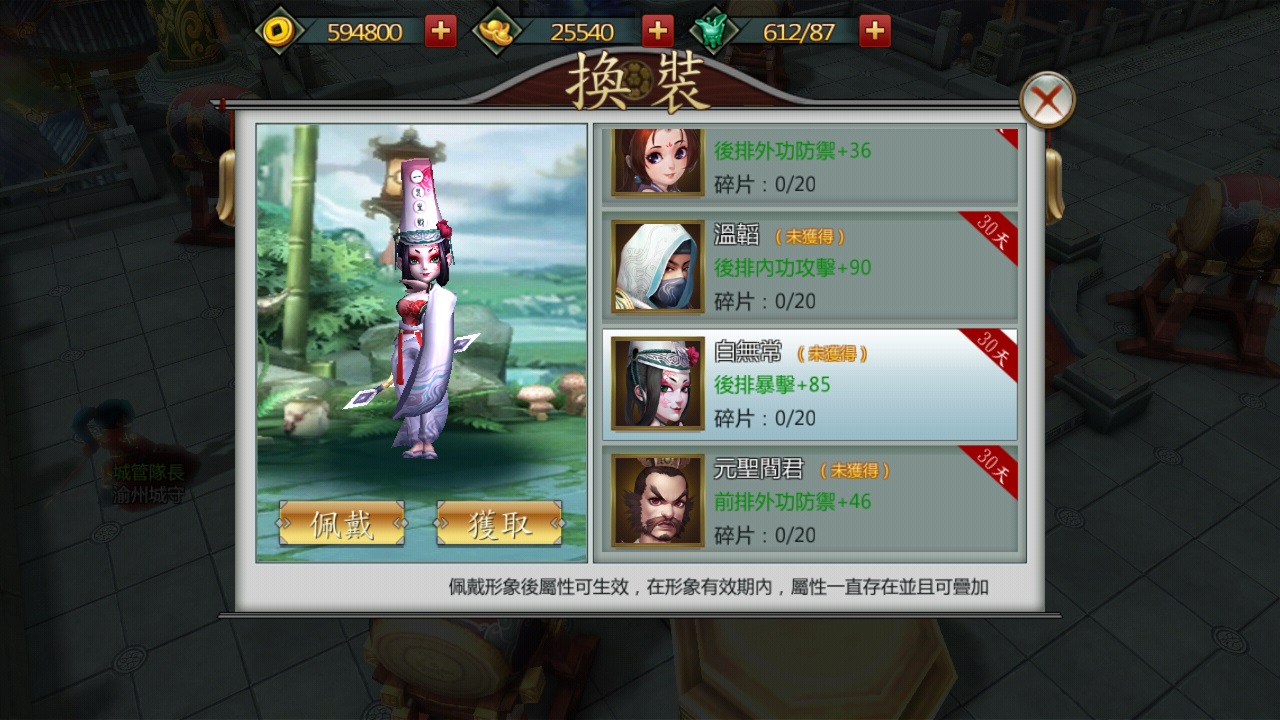Select the highlighted 白無常 costume entry
This screenshot has height=720, width=1280.
830,382
